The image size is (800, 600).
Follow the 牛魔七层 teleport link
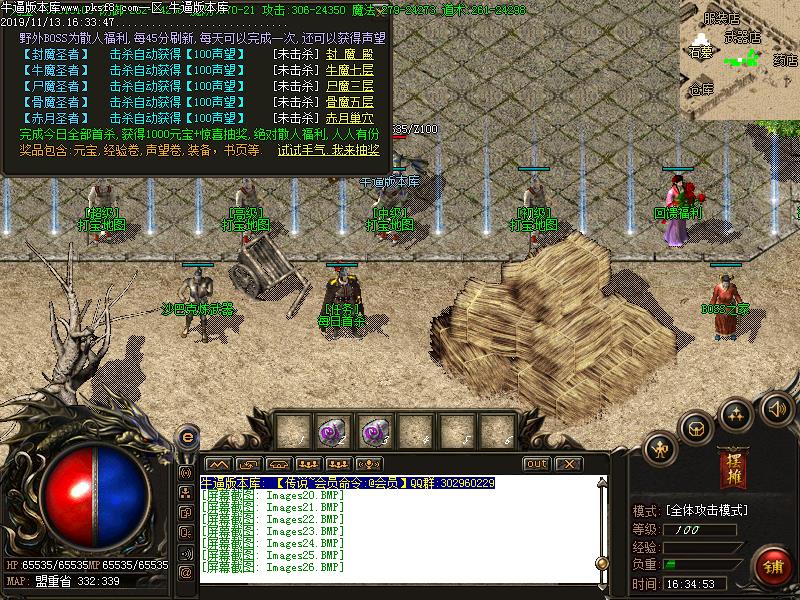click(x=350, y=70)
